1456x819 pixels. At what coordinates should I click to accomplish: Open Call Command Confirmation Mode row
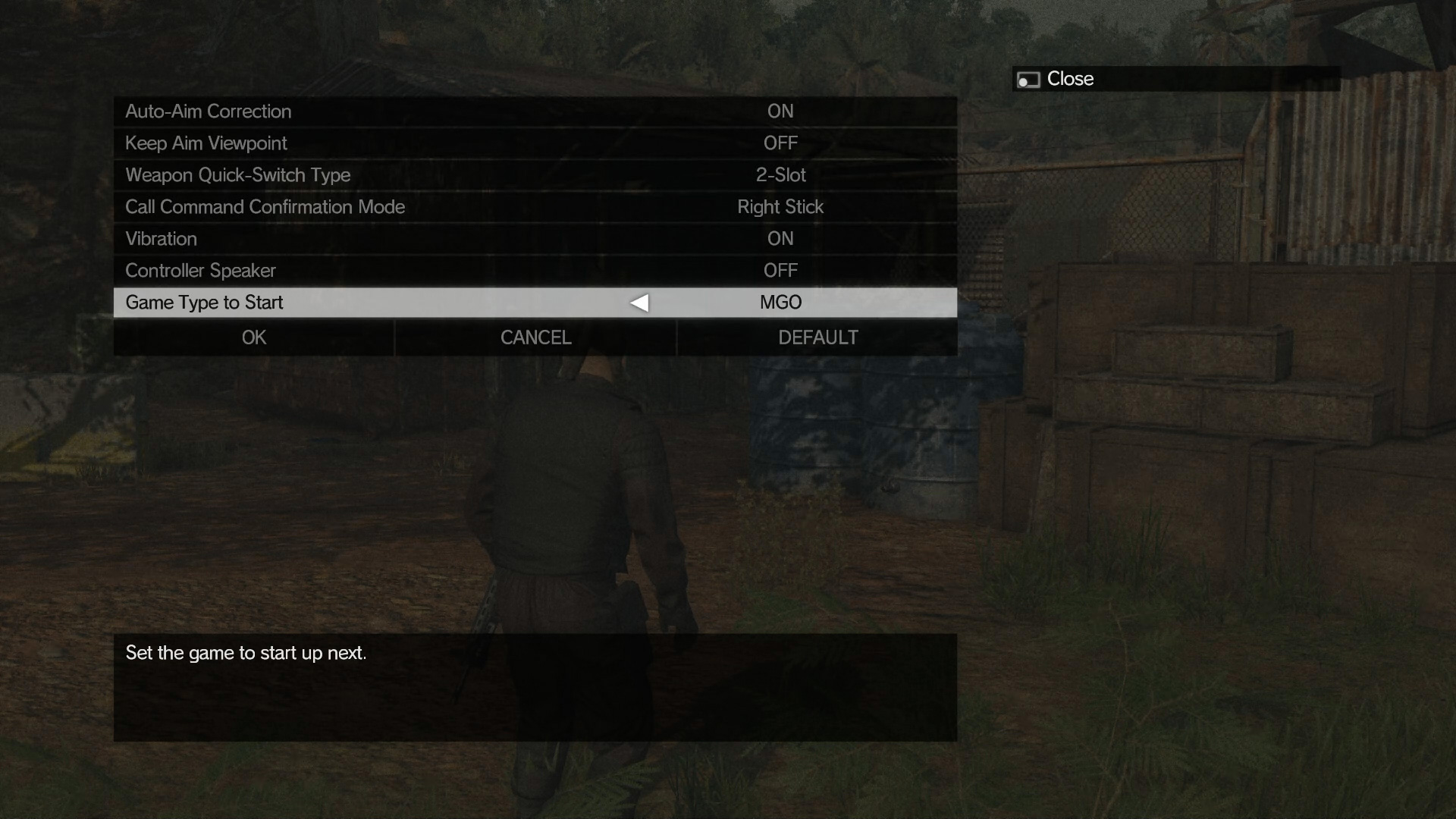[x=535, y=207]
